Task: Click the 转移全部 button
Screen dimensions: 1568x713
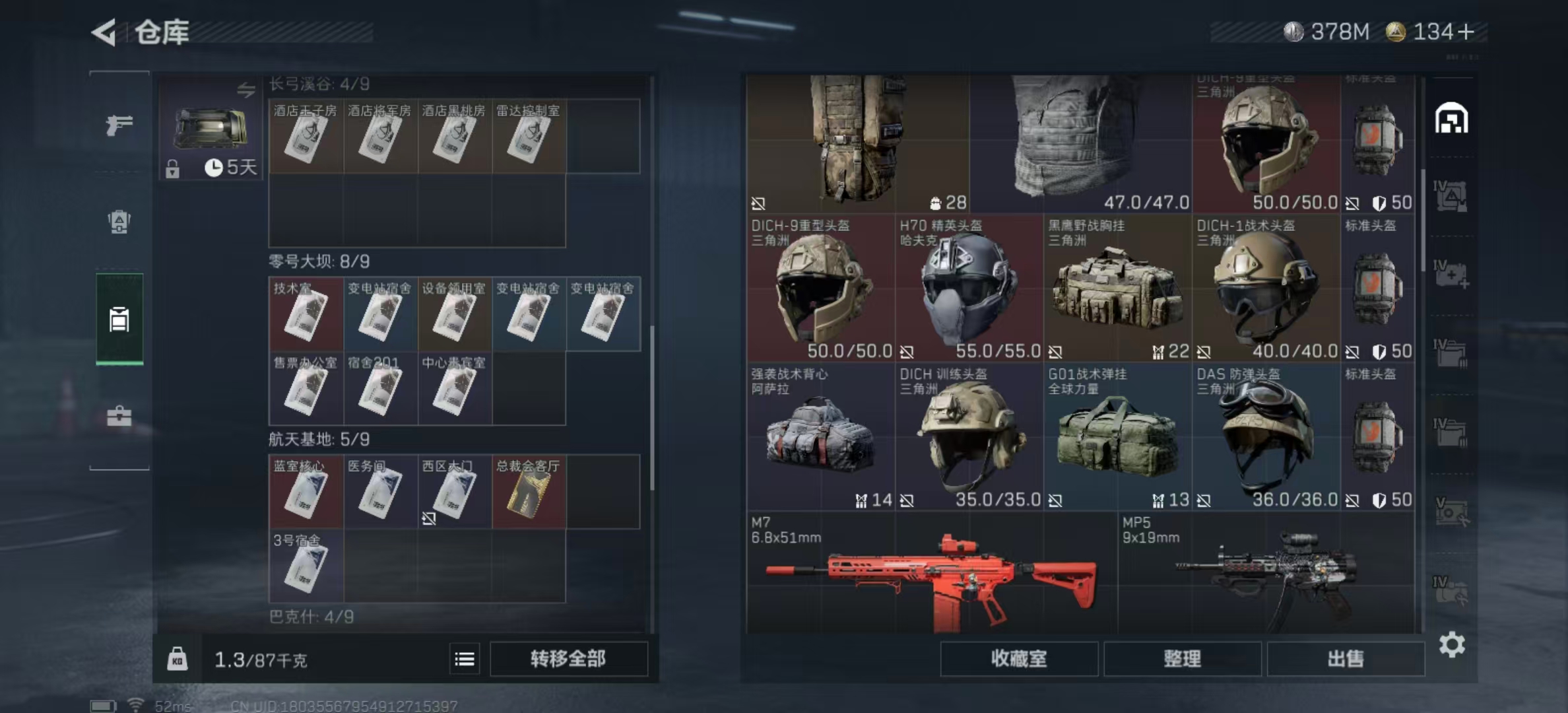Action: [x=568, y=659]
